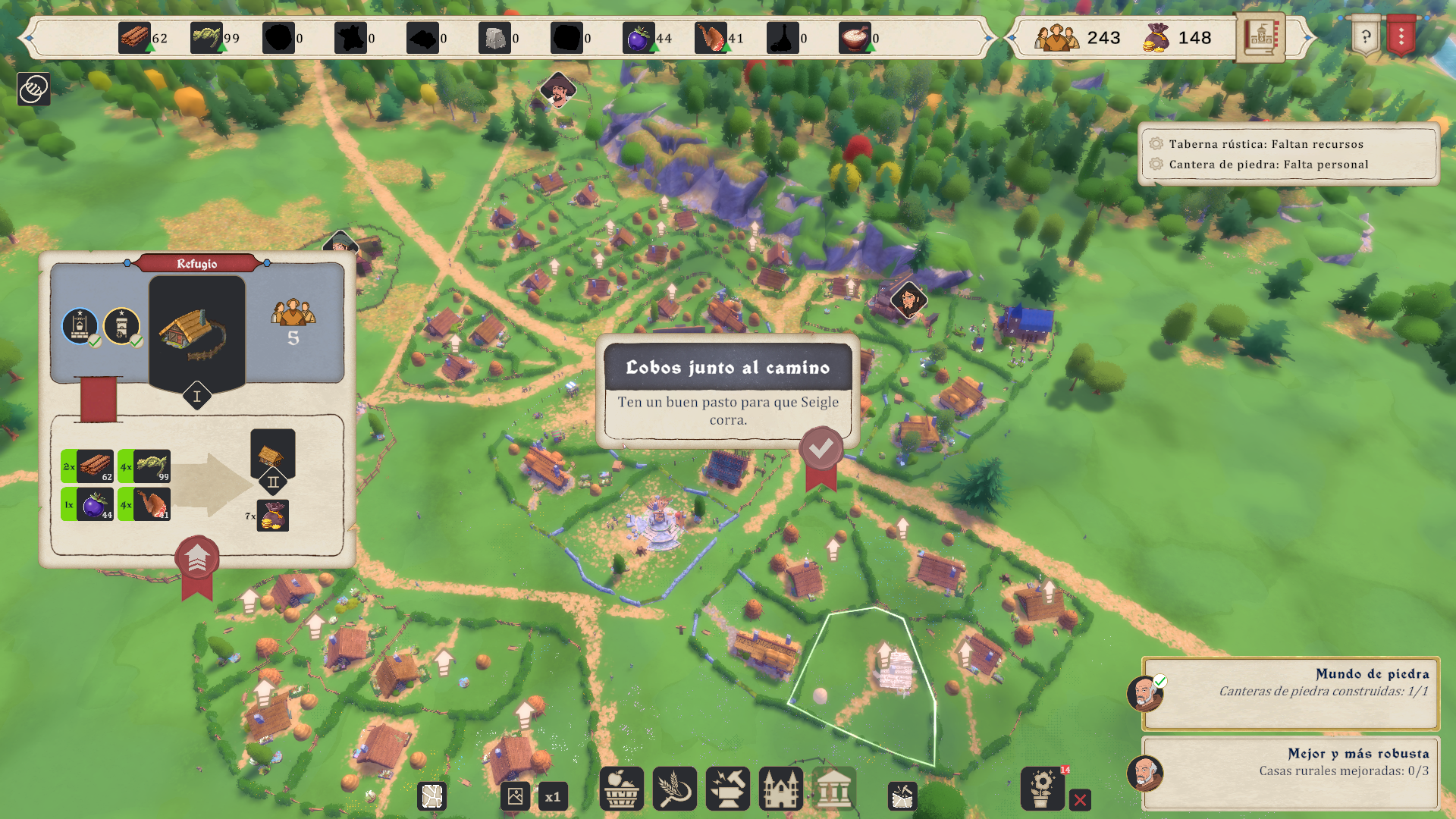Choose the castle building category
This screenshot has height=819, width=1456.
point(780,789)
